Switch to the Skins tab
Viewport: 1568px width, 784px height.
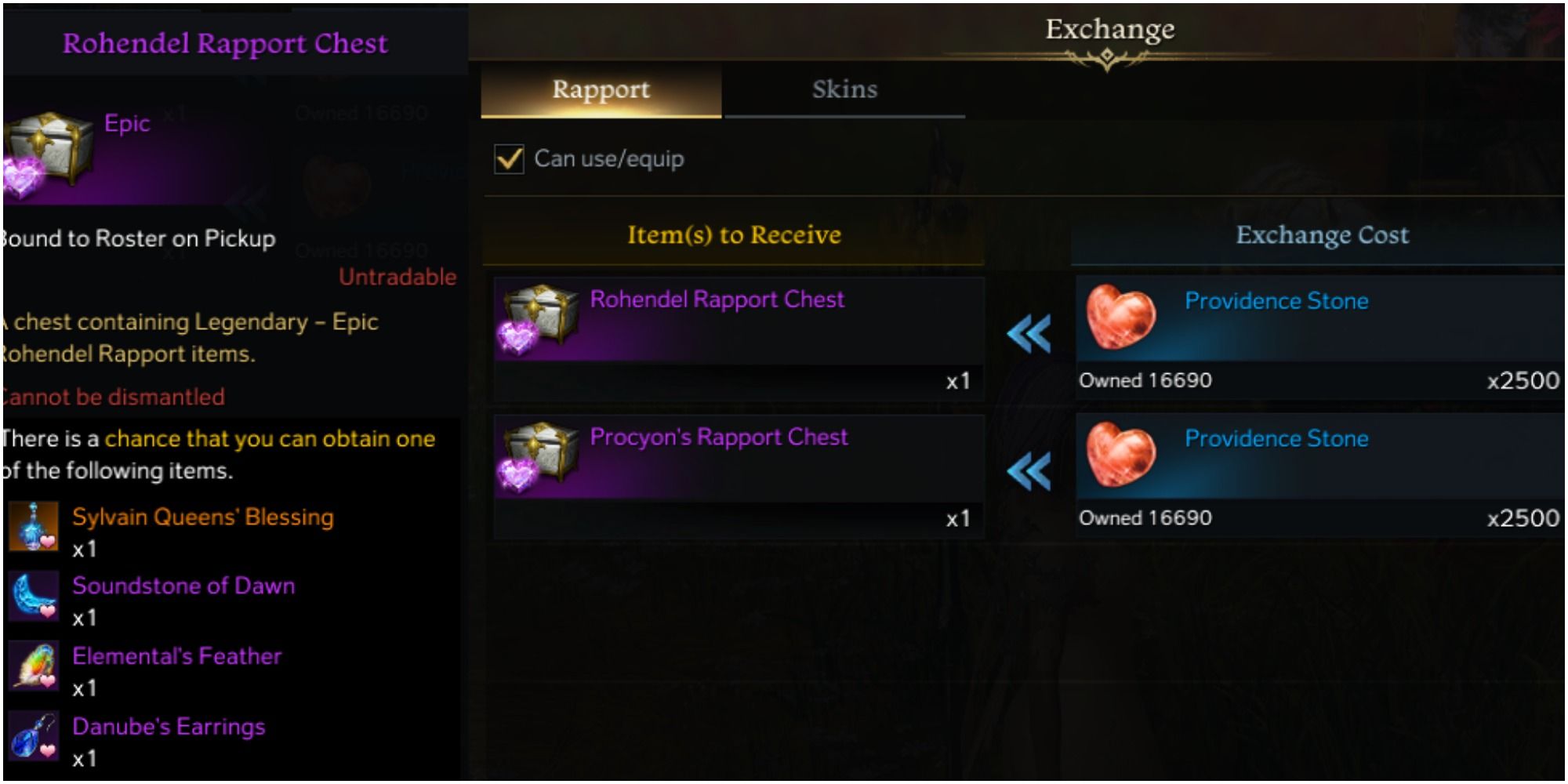coord(844,89)
